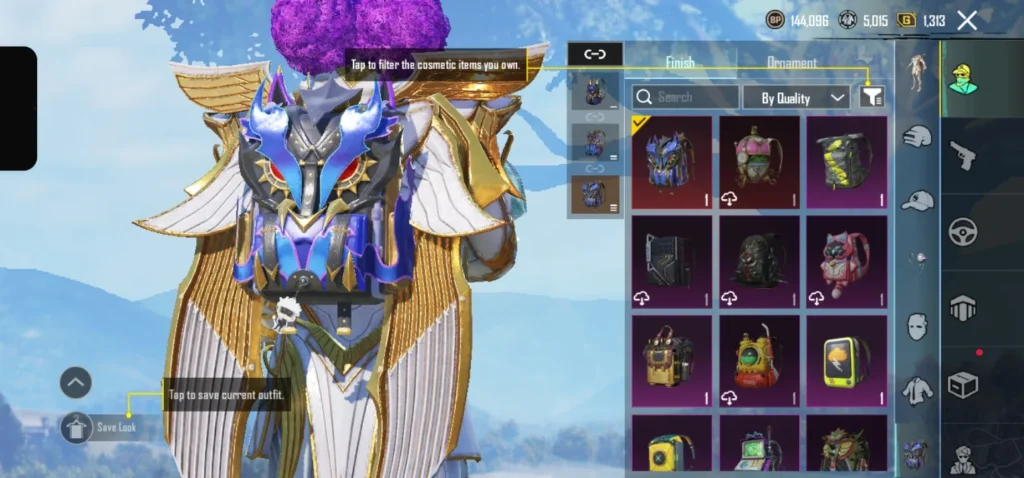
Task: Select the grey backpack with yellow stripes
Action: pyautogui.click(x=846, y=162)
